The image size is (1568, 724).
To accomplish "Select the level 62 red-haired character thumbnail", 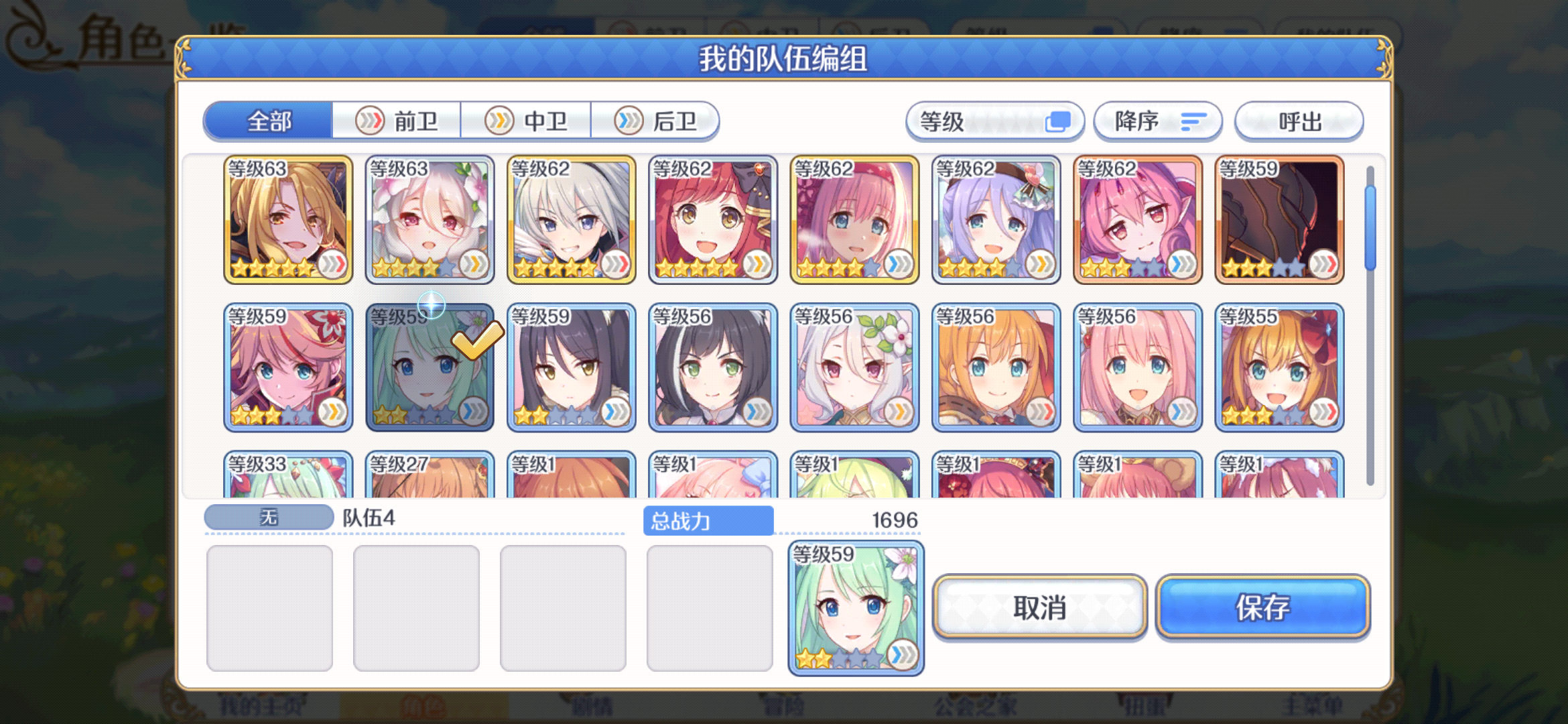I will (x=712, y=221).
